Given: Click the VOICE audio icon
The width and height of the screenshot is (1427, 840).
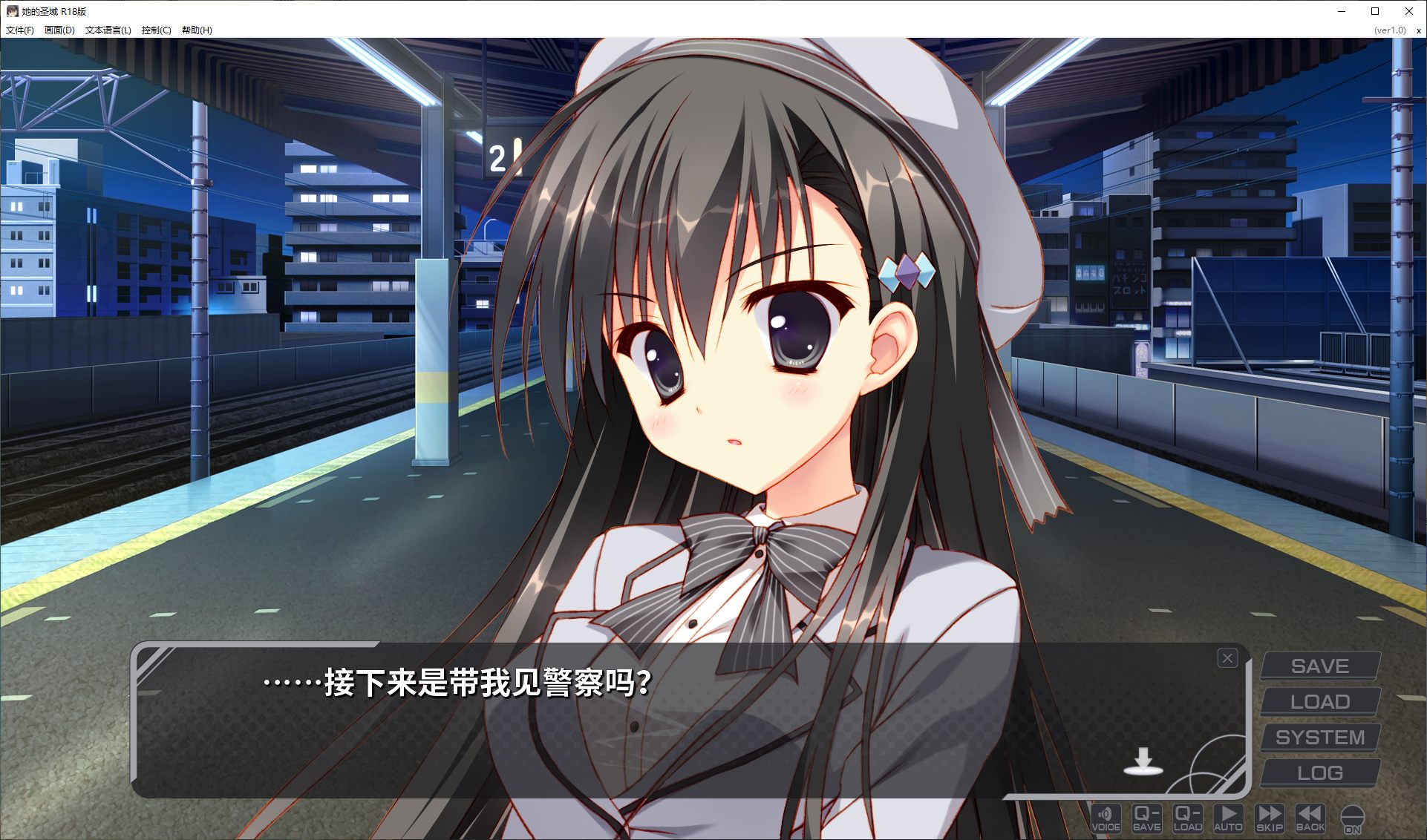Looking at the screenshot, I should tap(1106, 818).
